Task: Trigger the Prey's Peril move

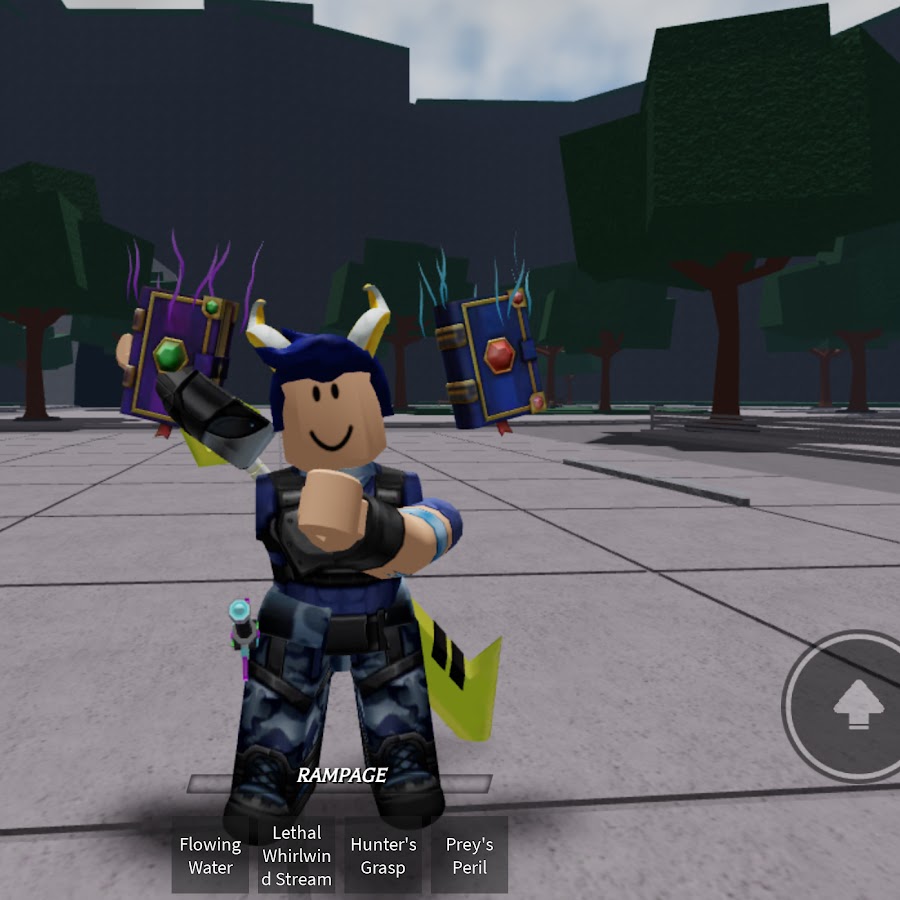Action: [x=469, y=855]
